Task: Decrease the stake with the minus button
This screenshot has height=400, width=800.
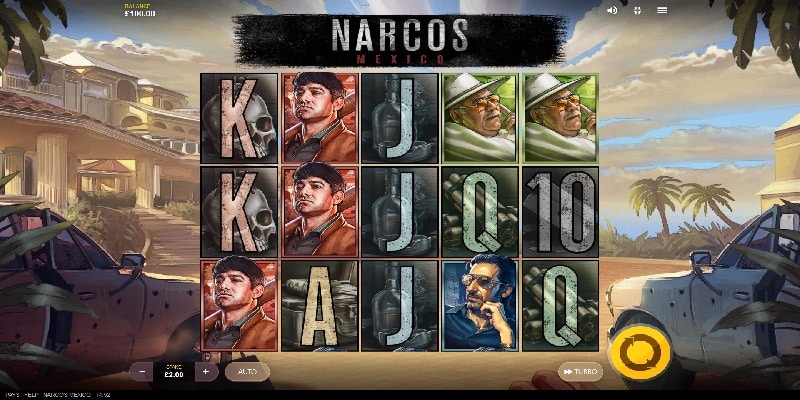Action: point(141,371)
